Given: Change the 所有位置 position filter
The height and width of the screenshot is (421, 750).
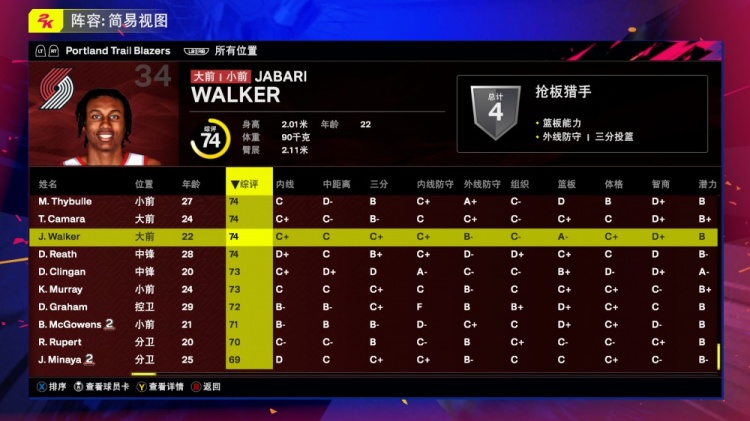Looking at the screenshot, I should pyautogui.click(x=236, y=50).
